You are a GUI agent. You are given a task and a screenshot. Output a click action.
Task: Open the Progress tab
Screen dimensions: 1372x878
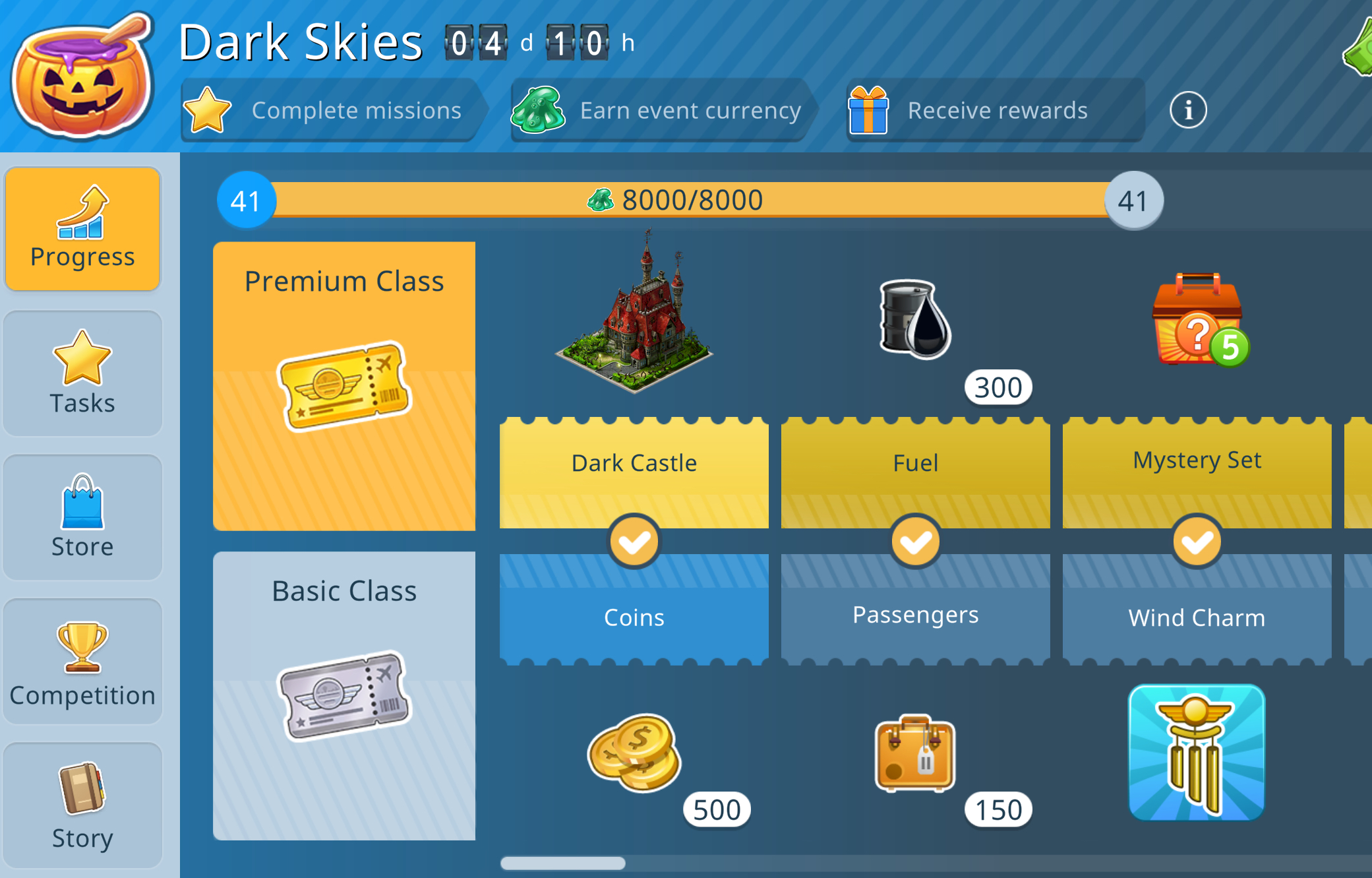tap(82, 228)
